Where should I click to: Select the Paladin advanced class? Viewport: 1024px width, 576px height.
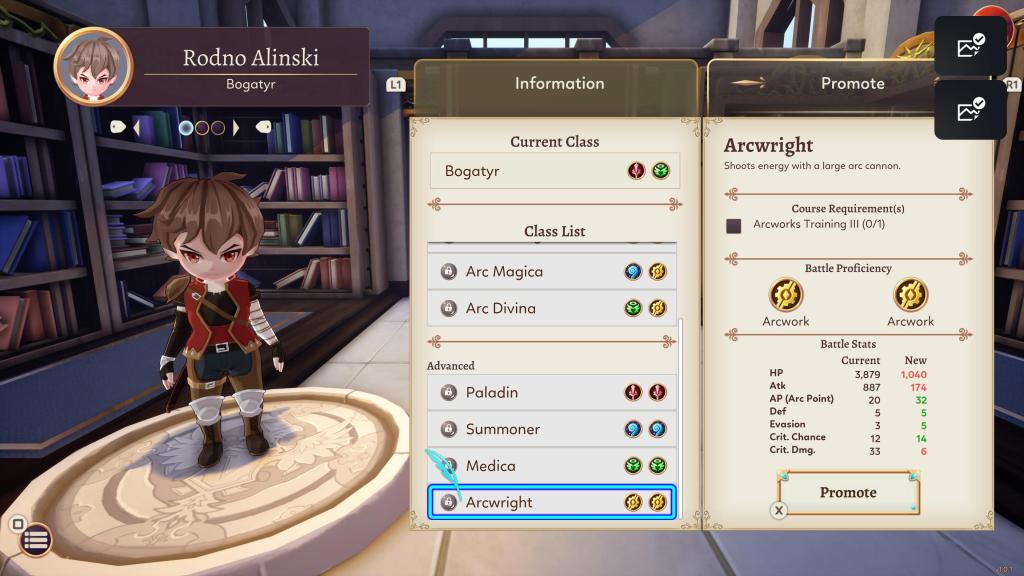pyautogui.click(x=552, y=392)
